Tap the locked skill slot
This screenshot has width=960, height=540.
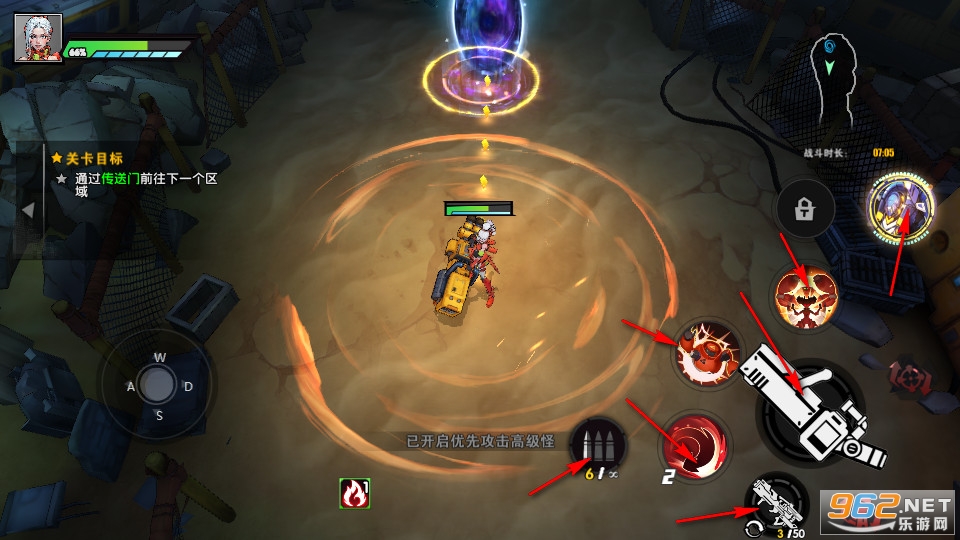(x=806, y=209)
